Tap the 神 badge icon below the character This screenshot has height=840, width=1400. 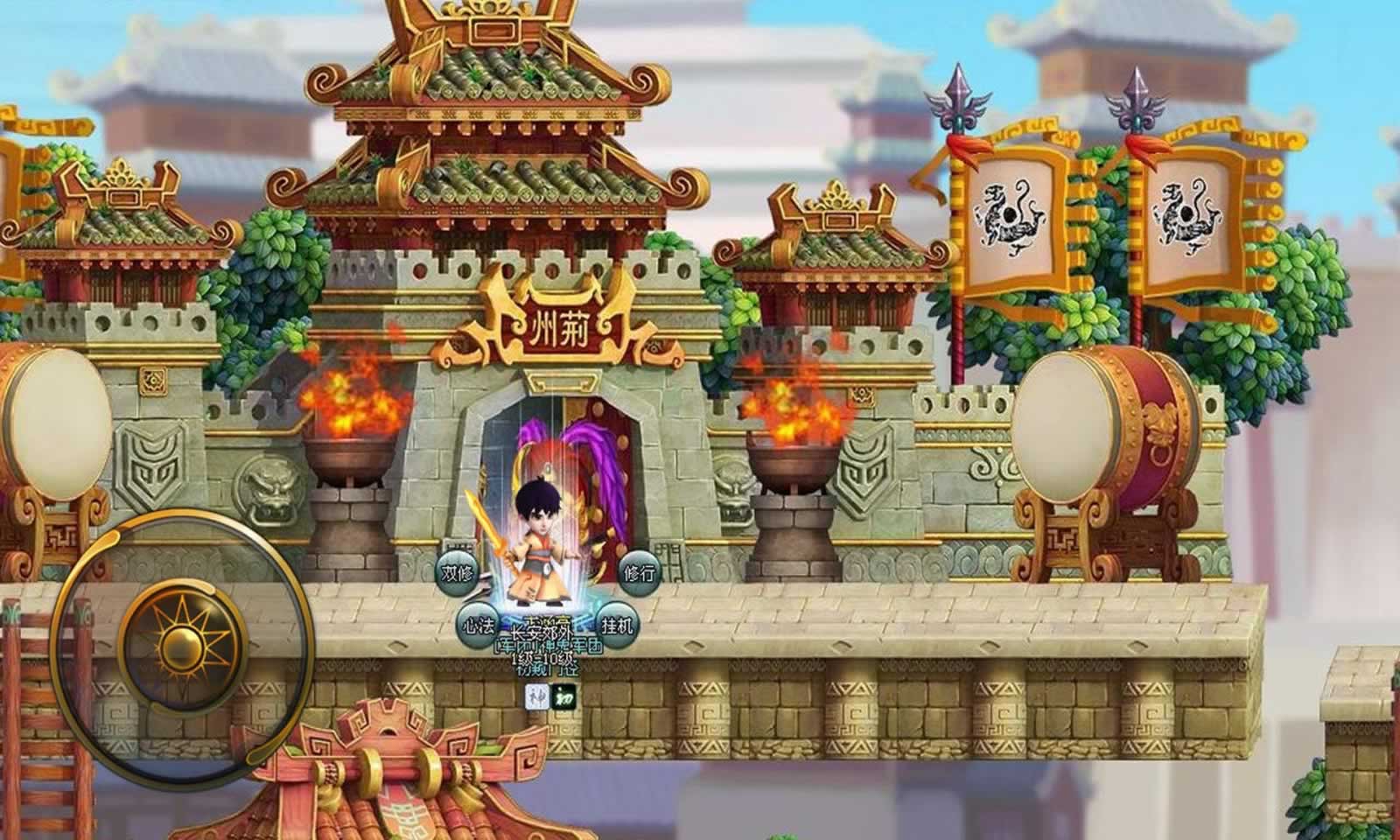click(x=535, y=698)
